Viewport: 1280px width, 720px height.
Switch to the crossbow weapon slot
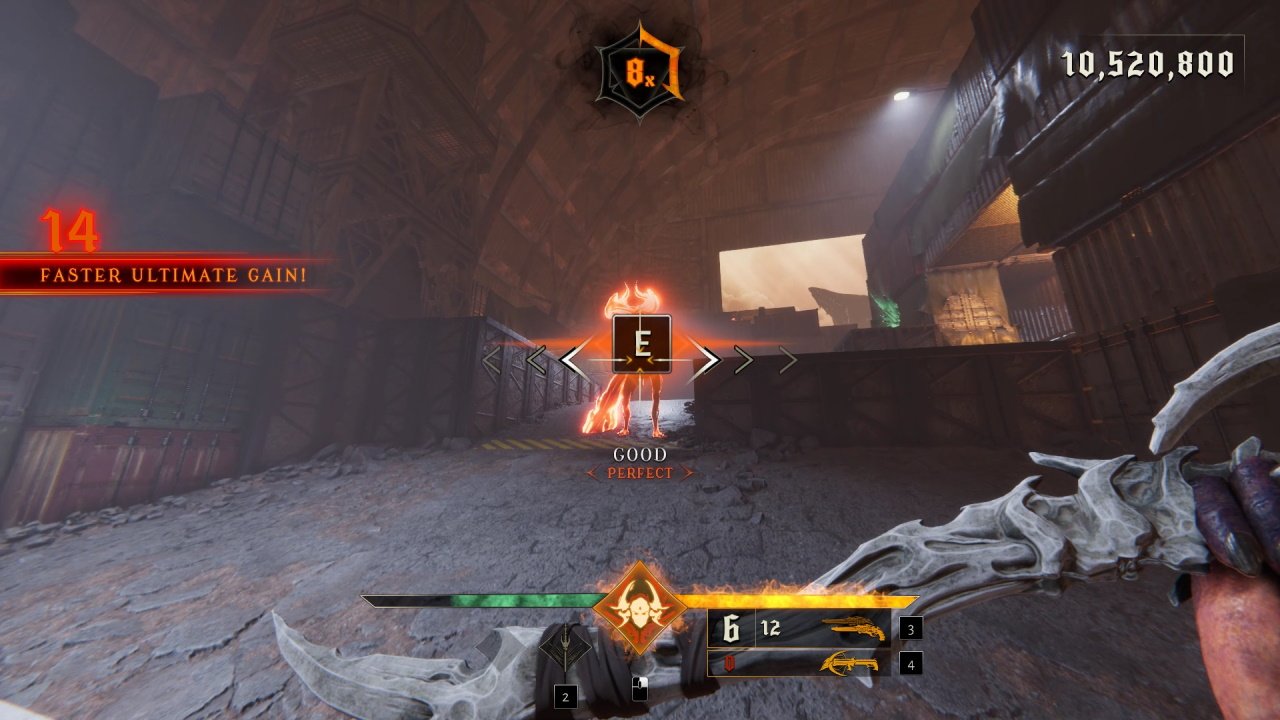[x=852, y=663]
